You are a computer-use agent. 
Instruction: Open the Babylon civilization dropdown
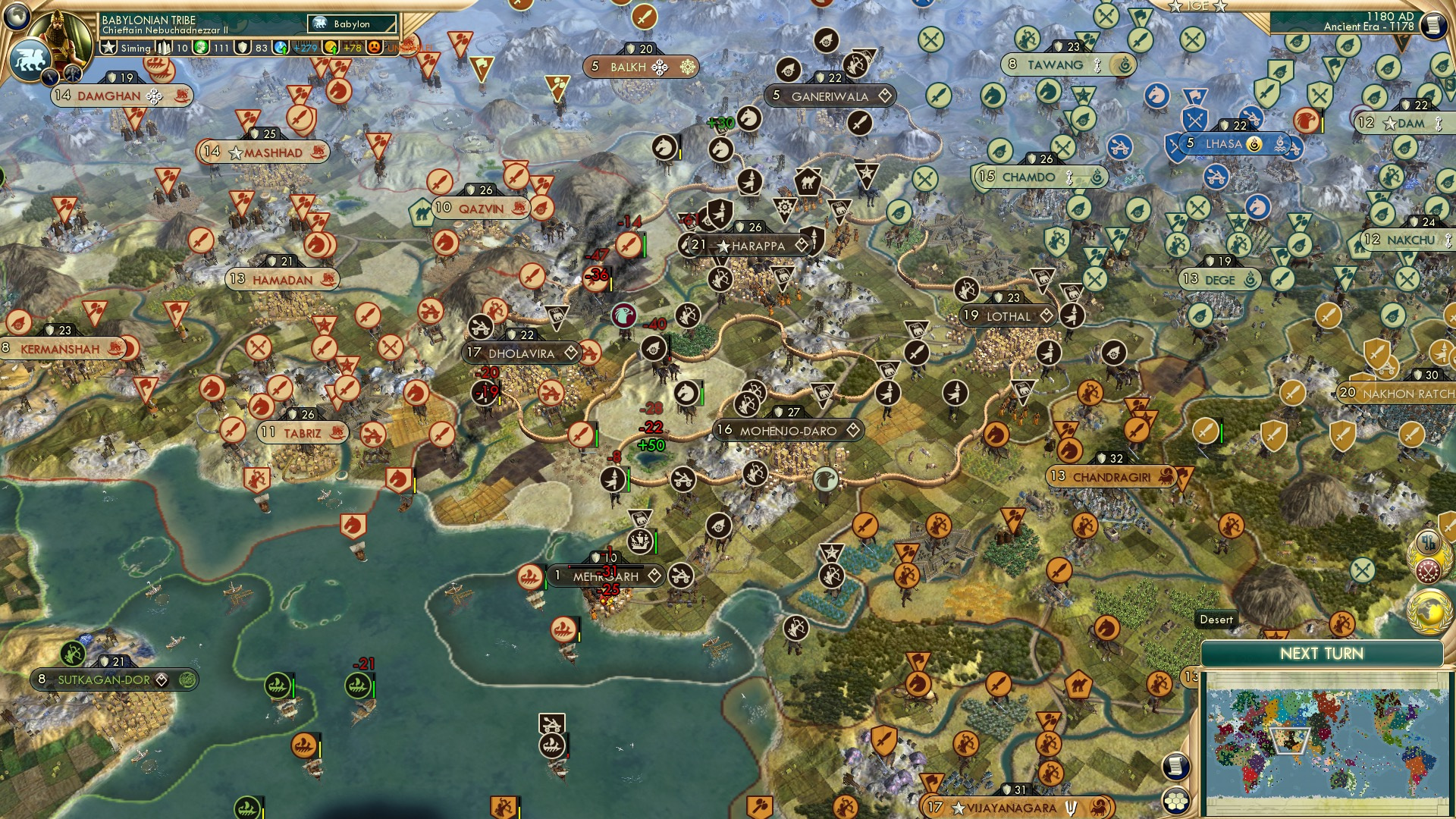click(350, 24)
